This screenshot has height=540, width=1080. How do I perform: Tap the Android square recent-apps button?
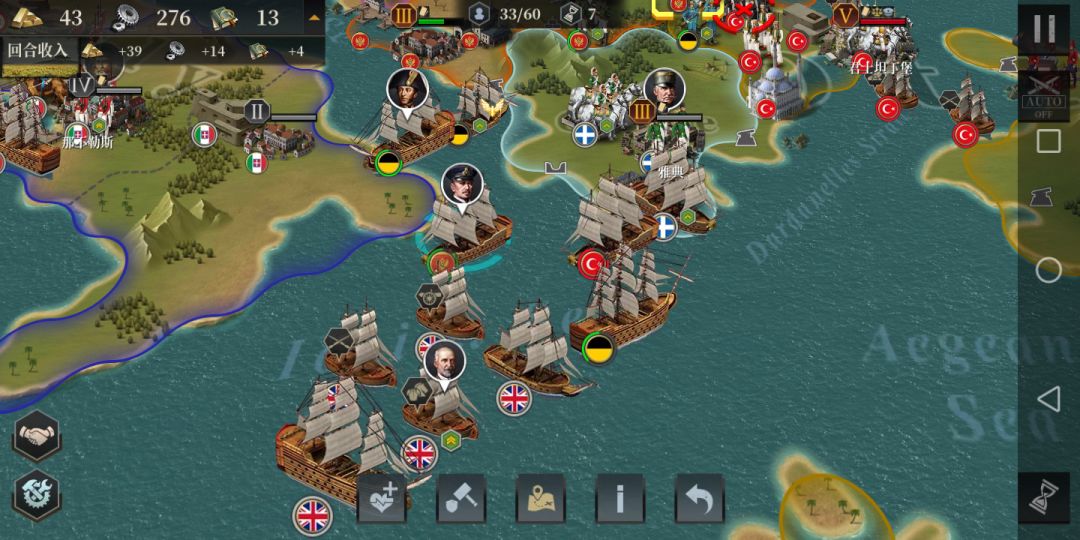pos(1048,141)
